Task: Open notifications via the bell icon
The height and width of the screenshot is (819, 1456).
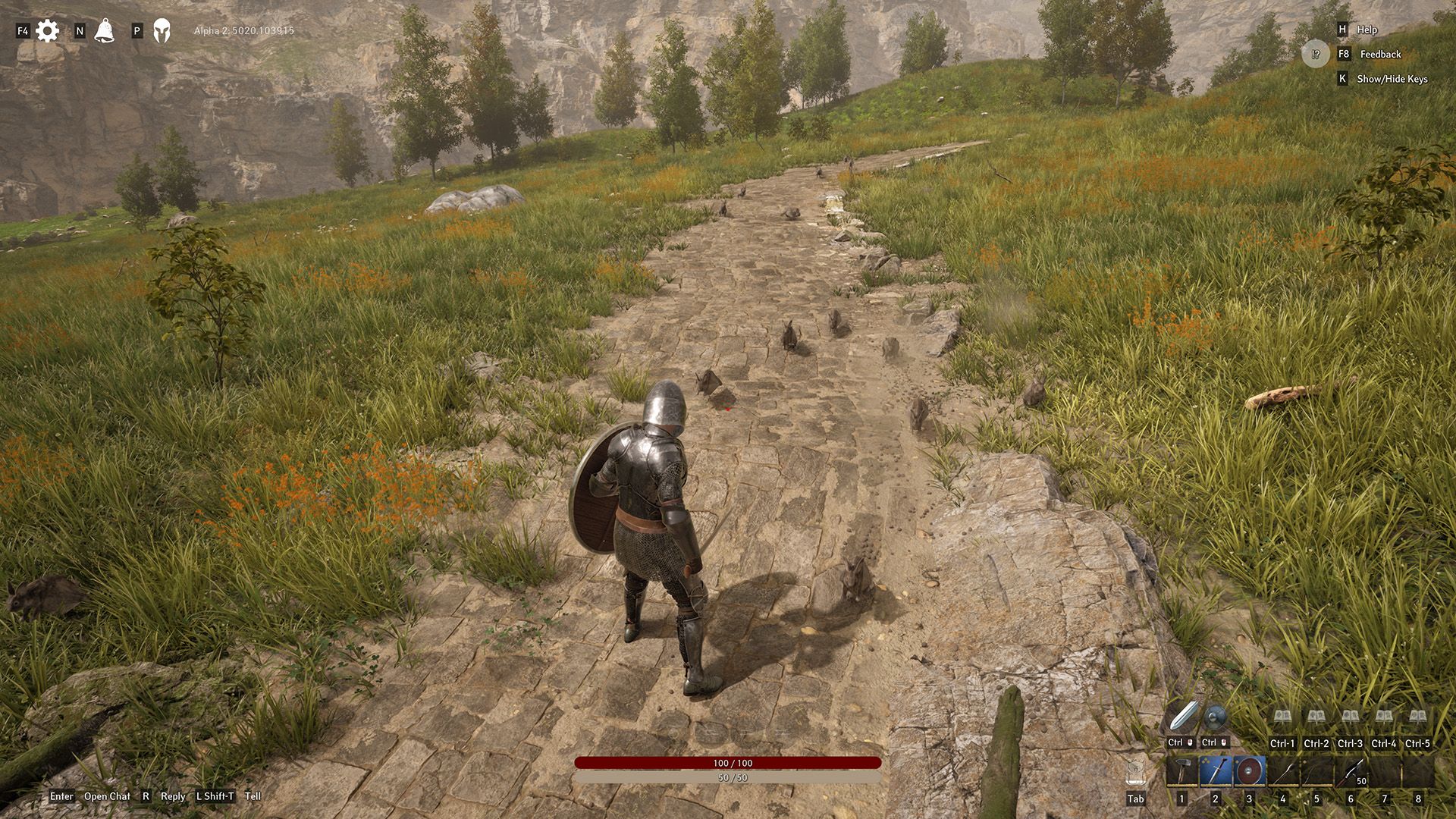Action: [105, 31]
